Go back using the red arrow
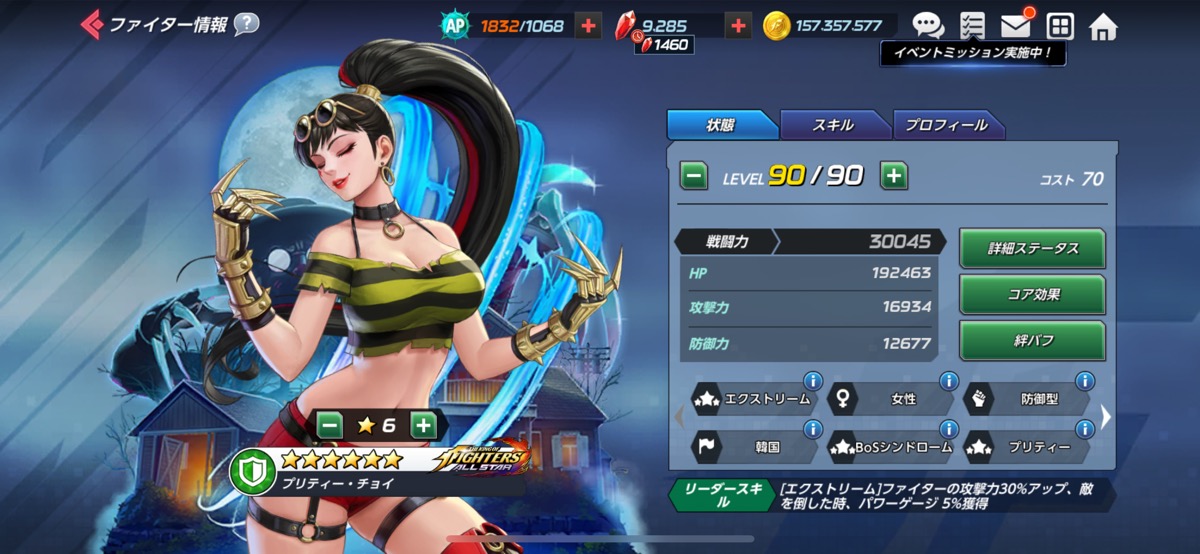 91,24
